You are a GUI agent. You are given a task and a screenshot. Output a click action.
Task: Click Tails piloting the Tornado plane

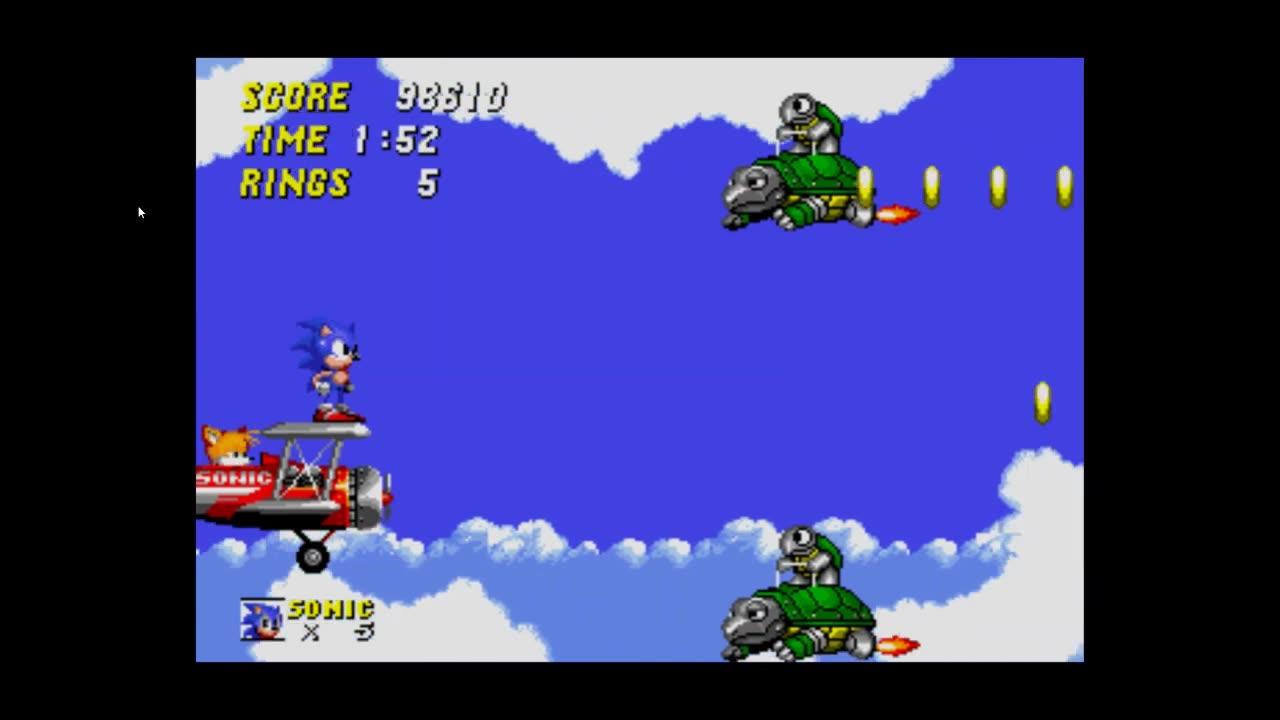tap(228, 445)
